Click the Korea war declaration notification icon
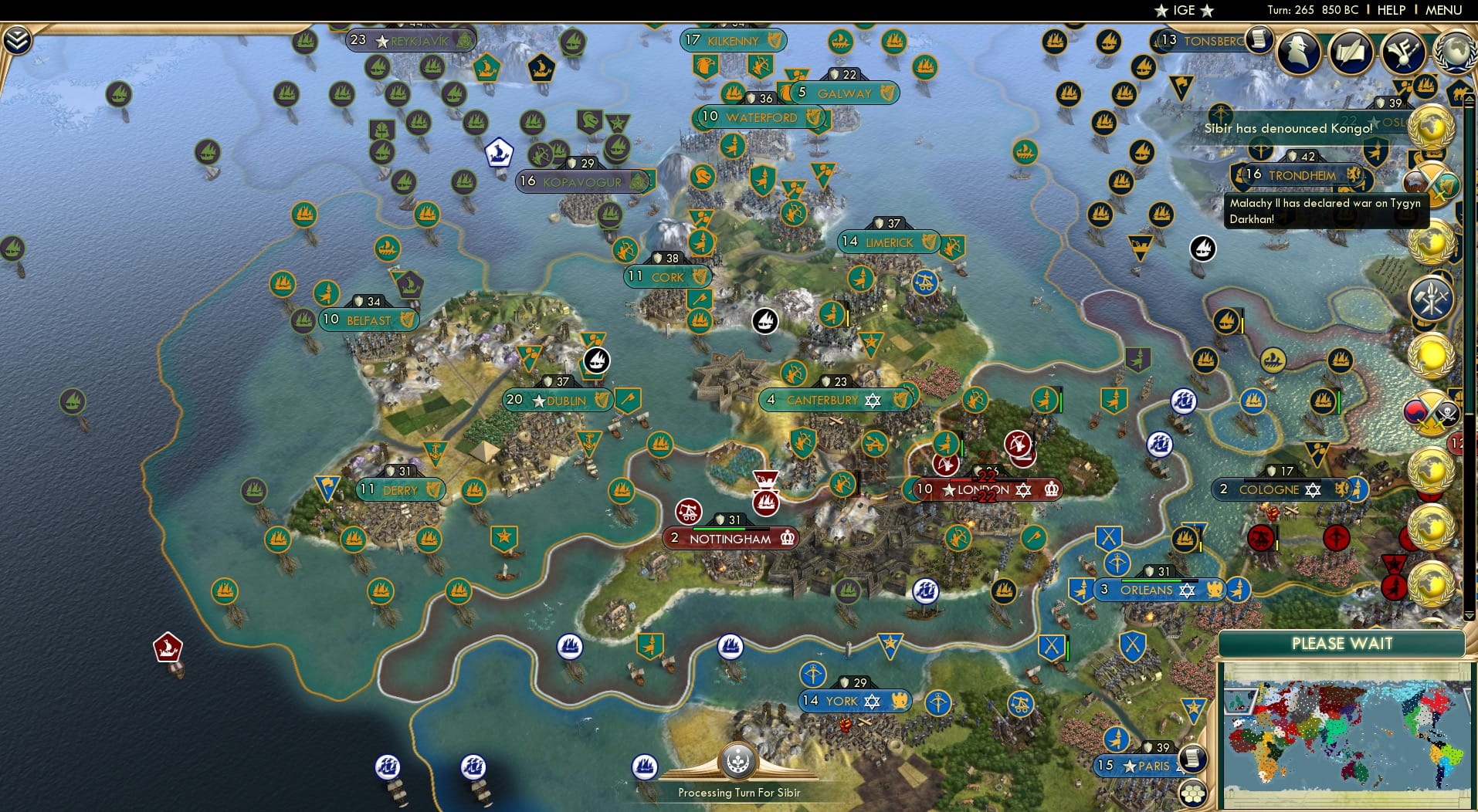The height and width of the screenshot is (812, 1478). 1434,411
